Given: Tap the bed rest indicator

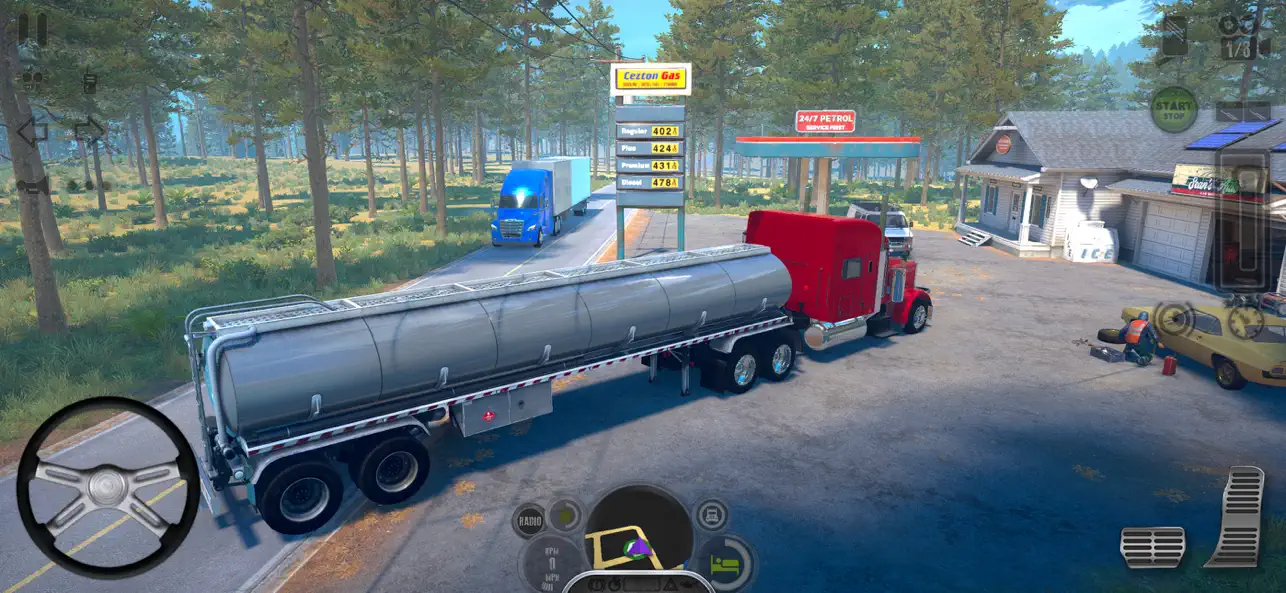Looking at the screenshot, I should coord(726,562).
